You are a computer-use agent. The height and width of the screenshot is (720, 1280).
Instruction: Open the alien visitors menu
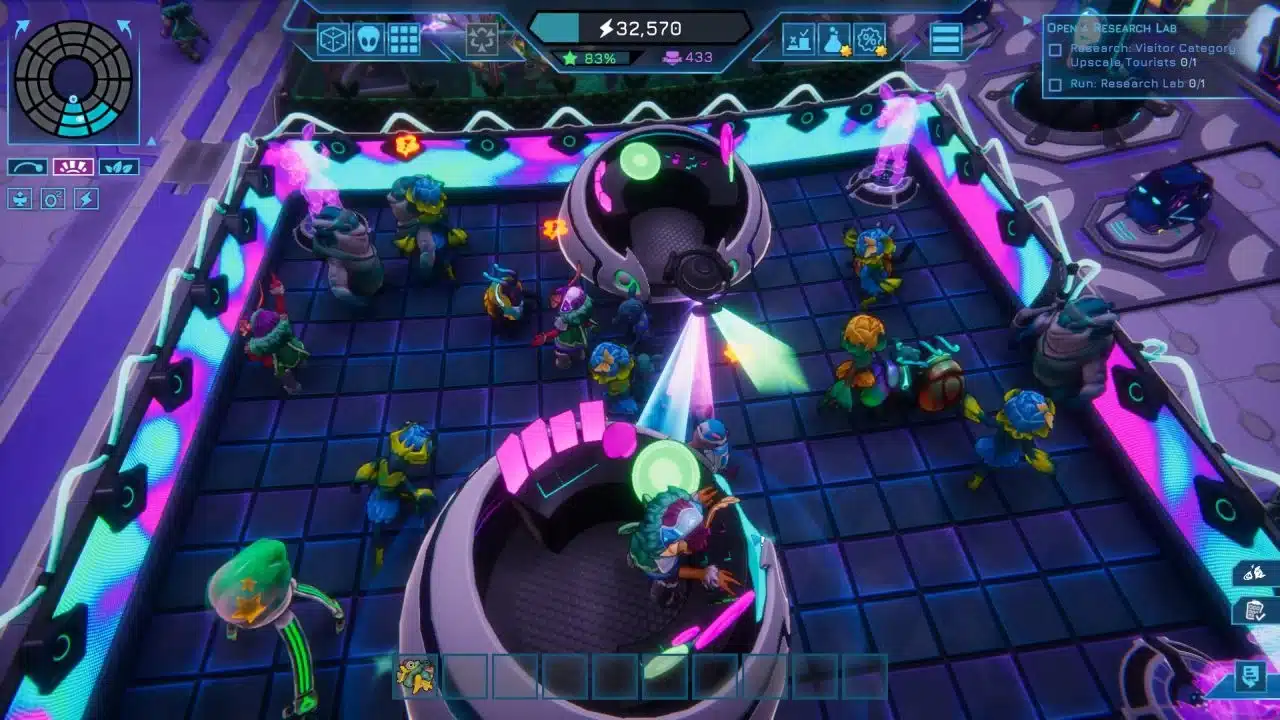(369, 39)
